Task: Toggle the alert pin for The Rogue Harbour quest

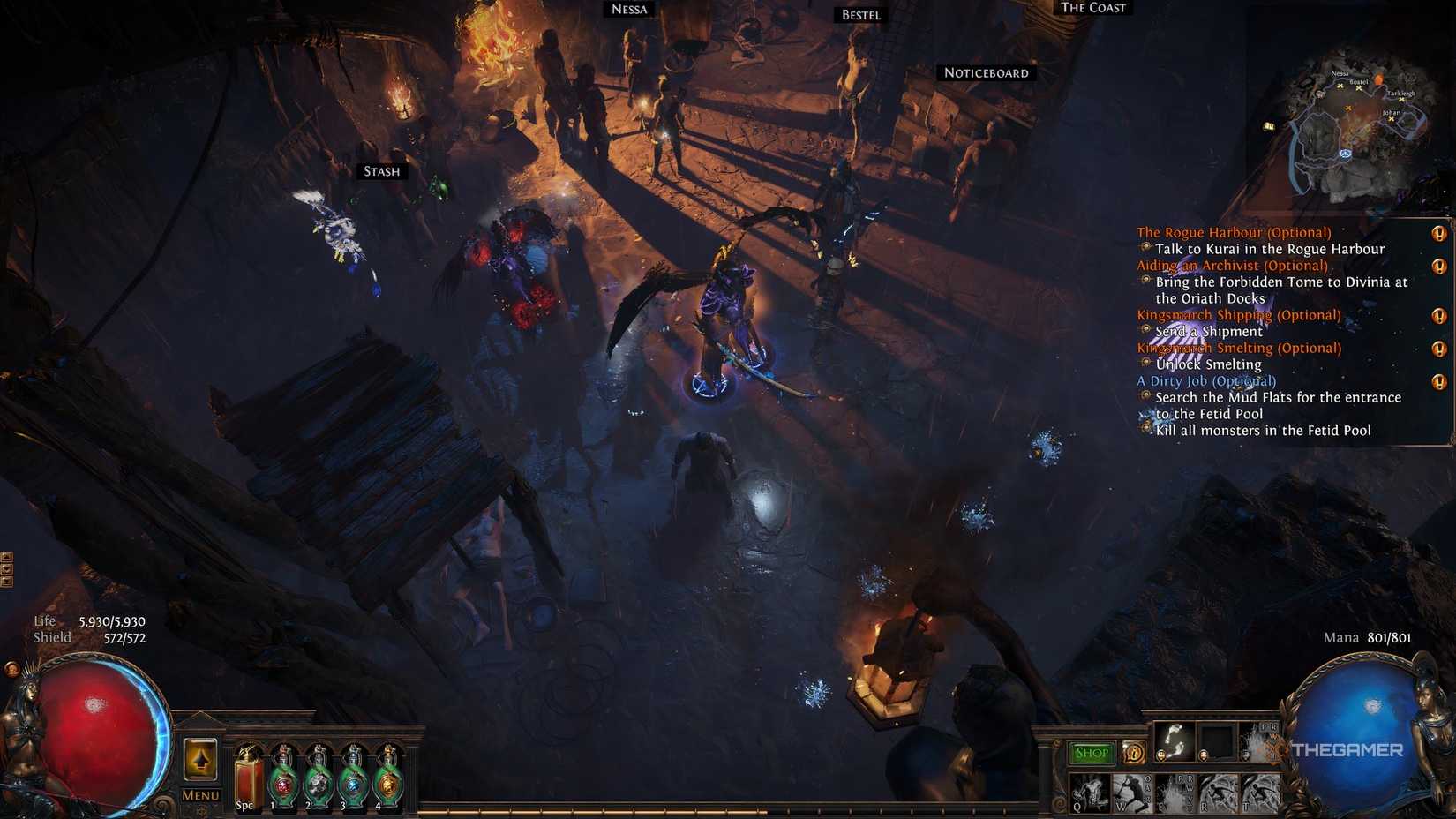Action: (x=1438, y=235)
